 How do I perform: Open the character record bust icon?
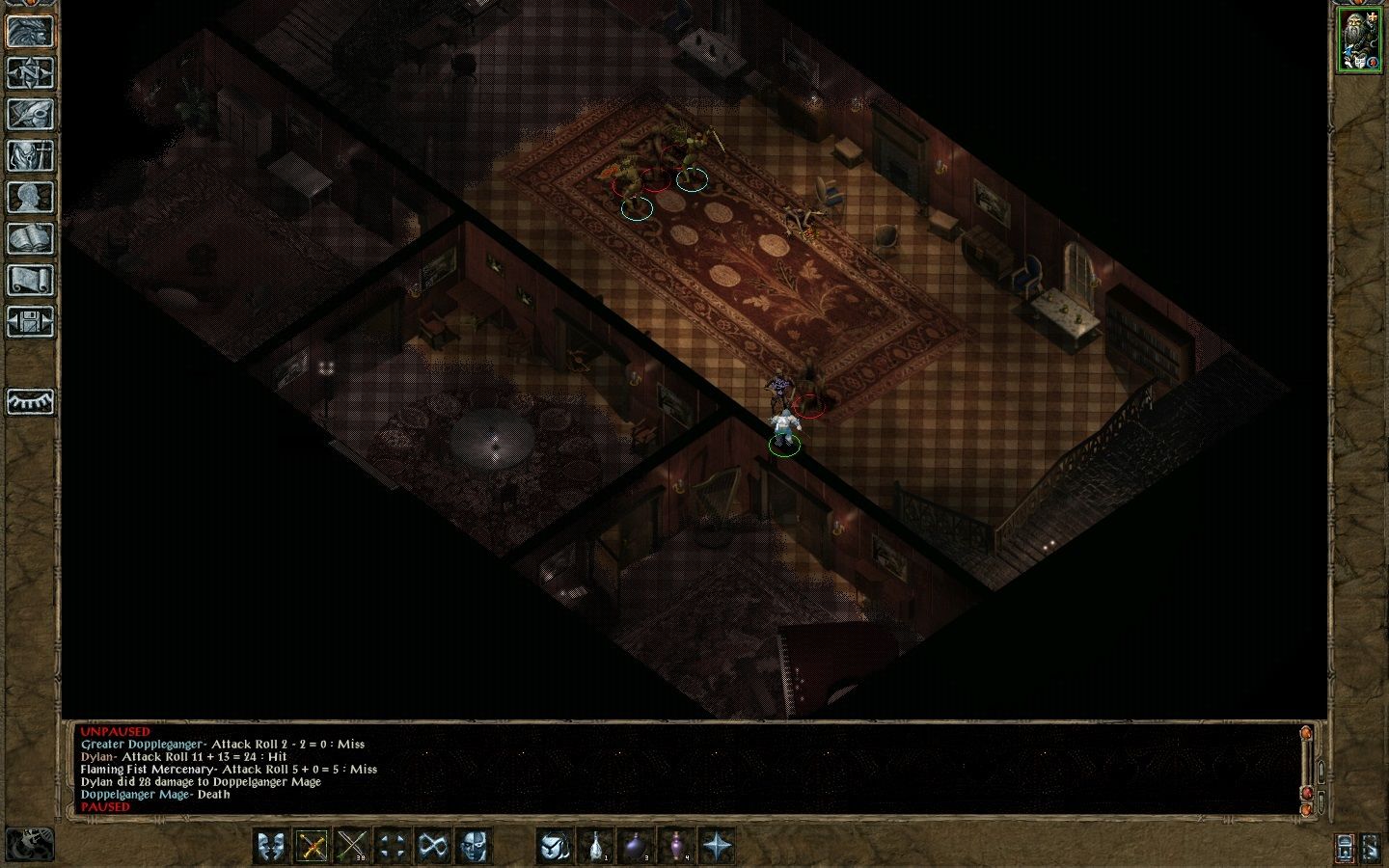point(30,197)
